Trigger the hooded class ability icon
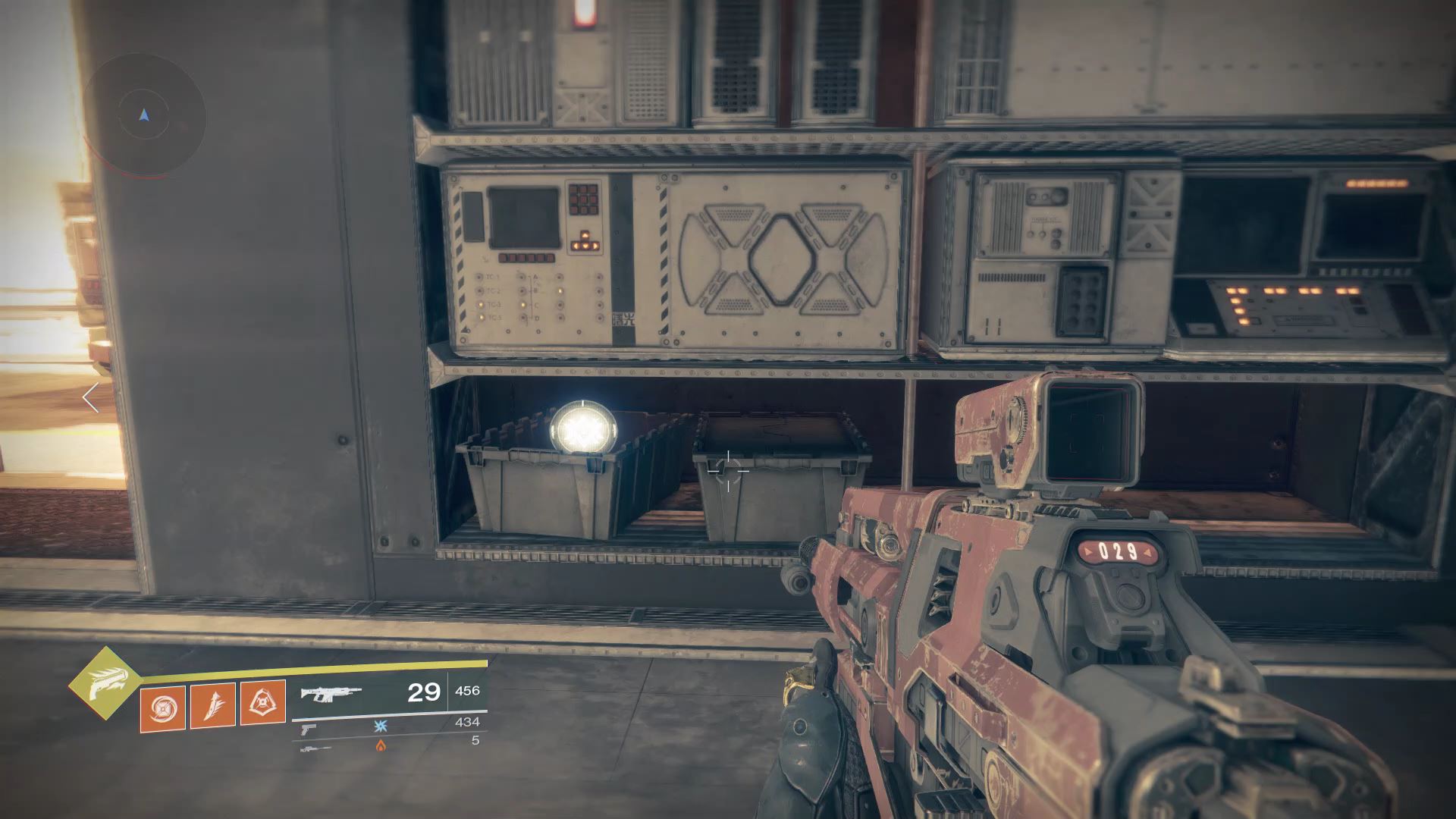 [x=263, y=703]
